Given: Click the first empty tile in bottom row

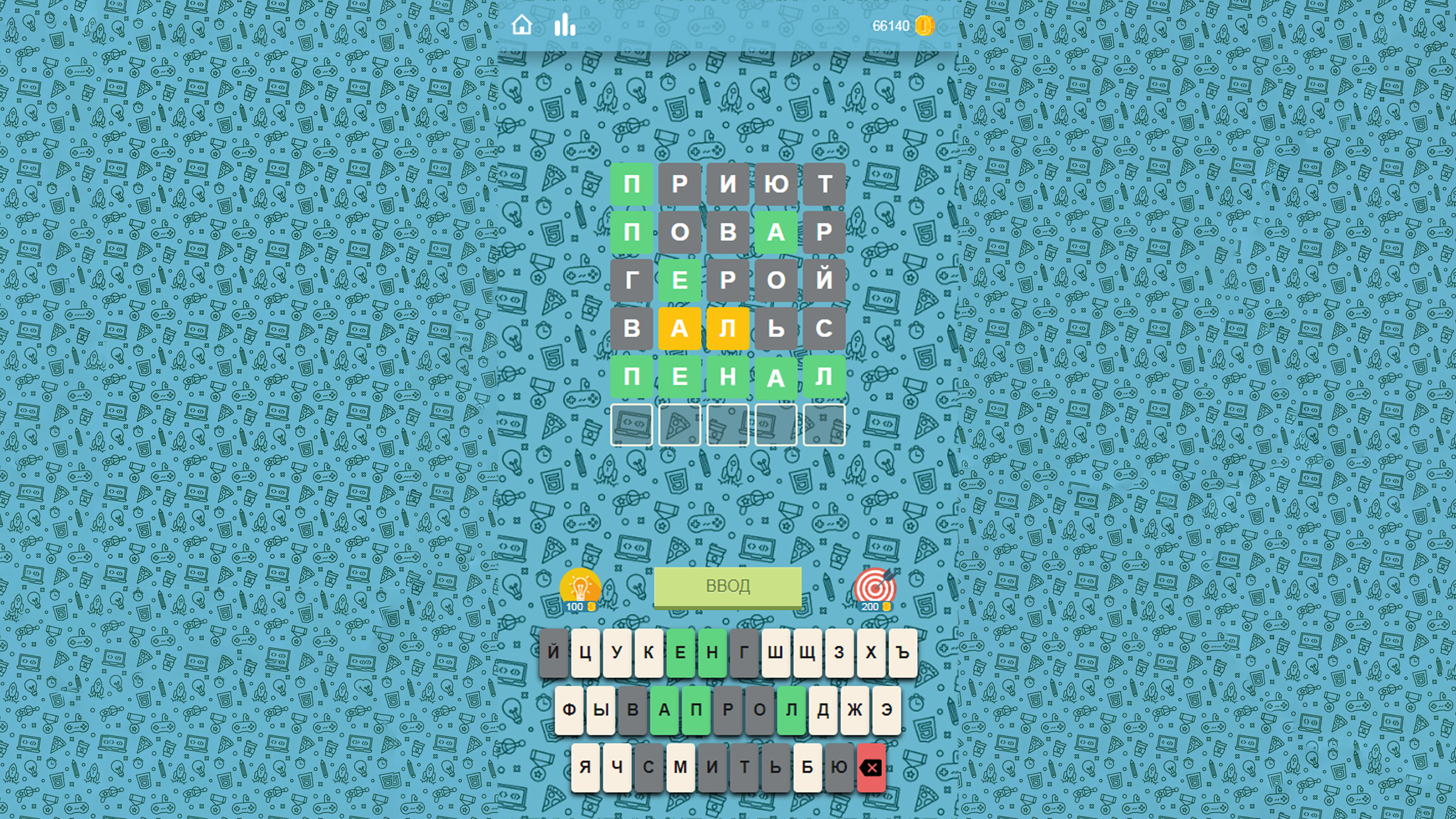Looking at the screenshot, I should pyautogui.click(x=631, y=425).
